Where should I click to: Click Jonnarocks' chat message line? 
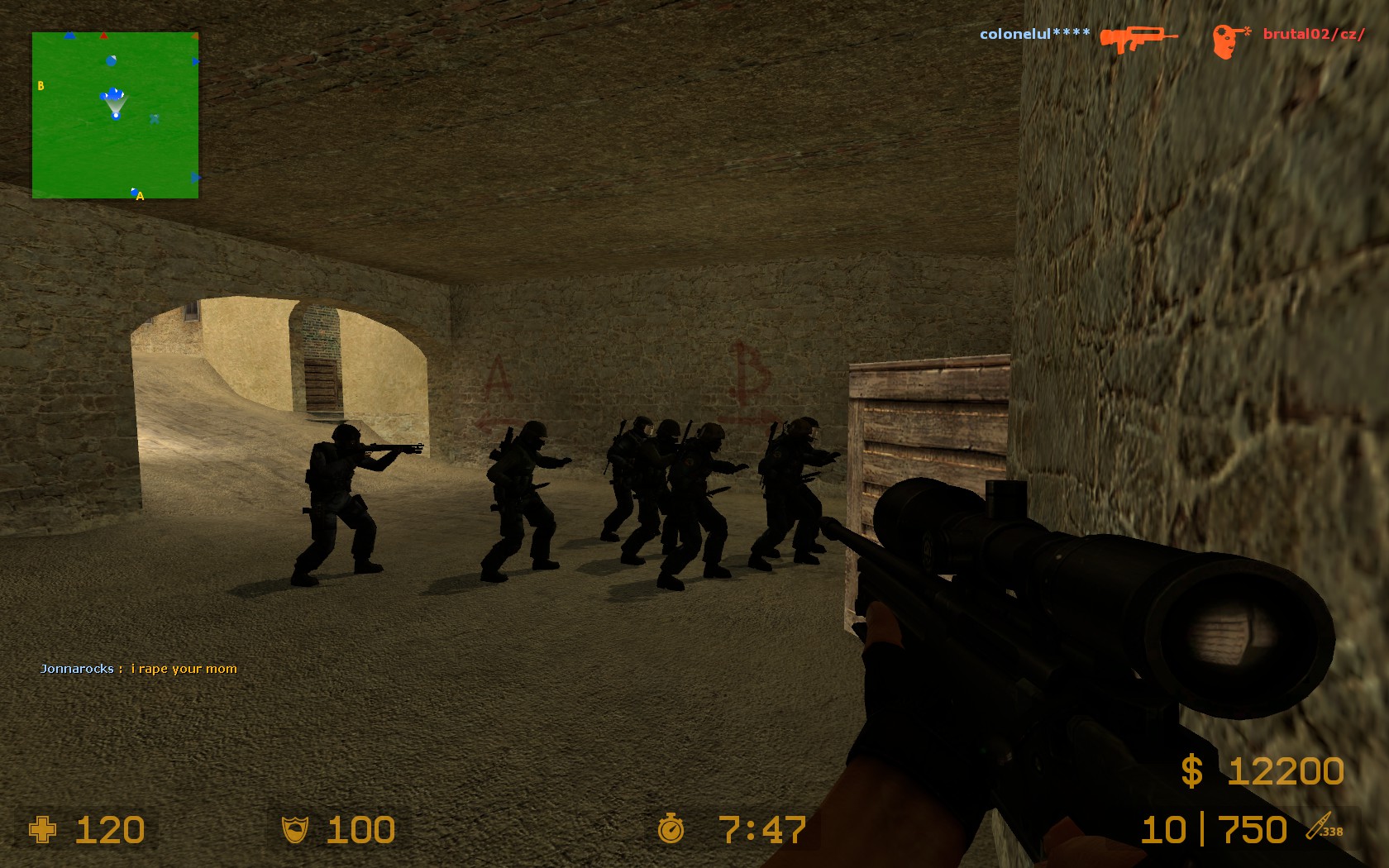click(139, 669)
